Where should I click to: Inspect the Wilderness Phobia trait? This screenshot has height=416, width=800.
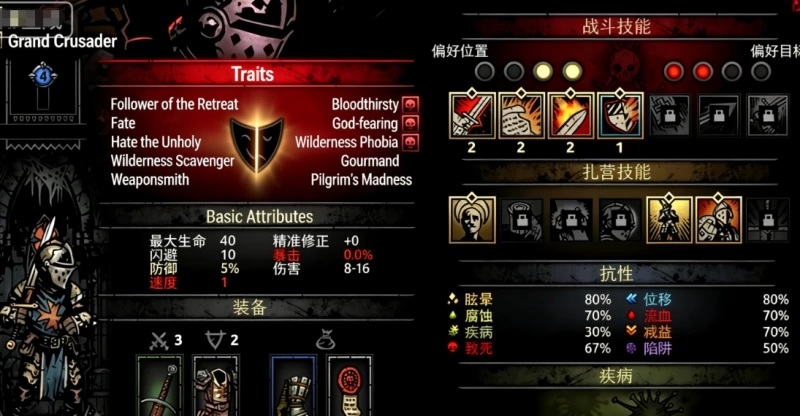coord(346,142)
